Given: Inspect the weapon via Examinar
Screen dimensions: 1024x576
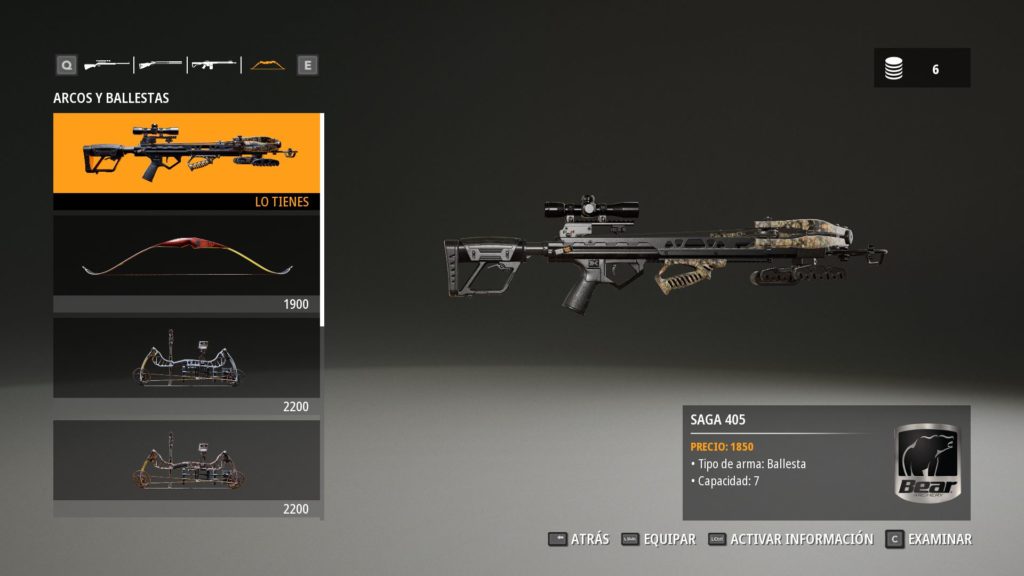Looking at the screenshot, I should click(929, 539).
